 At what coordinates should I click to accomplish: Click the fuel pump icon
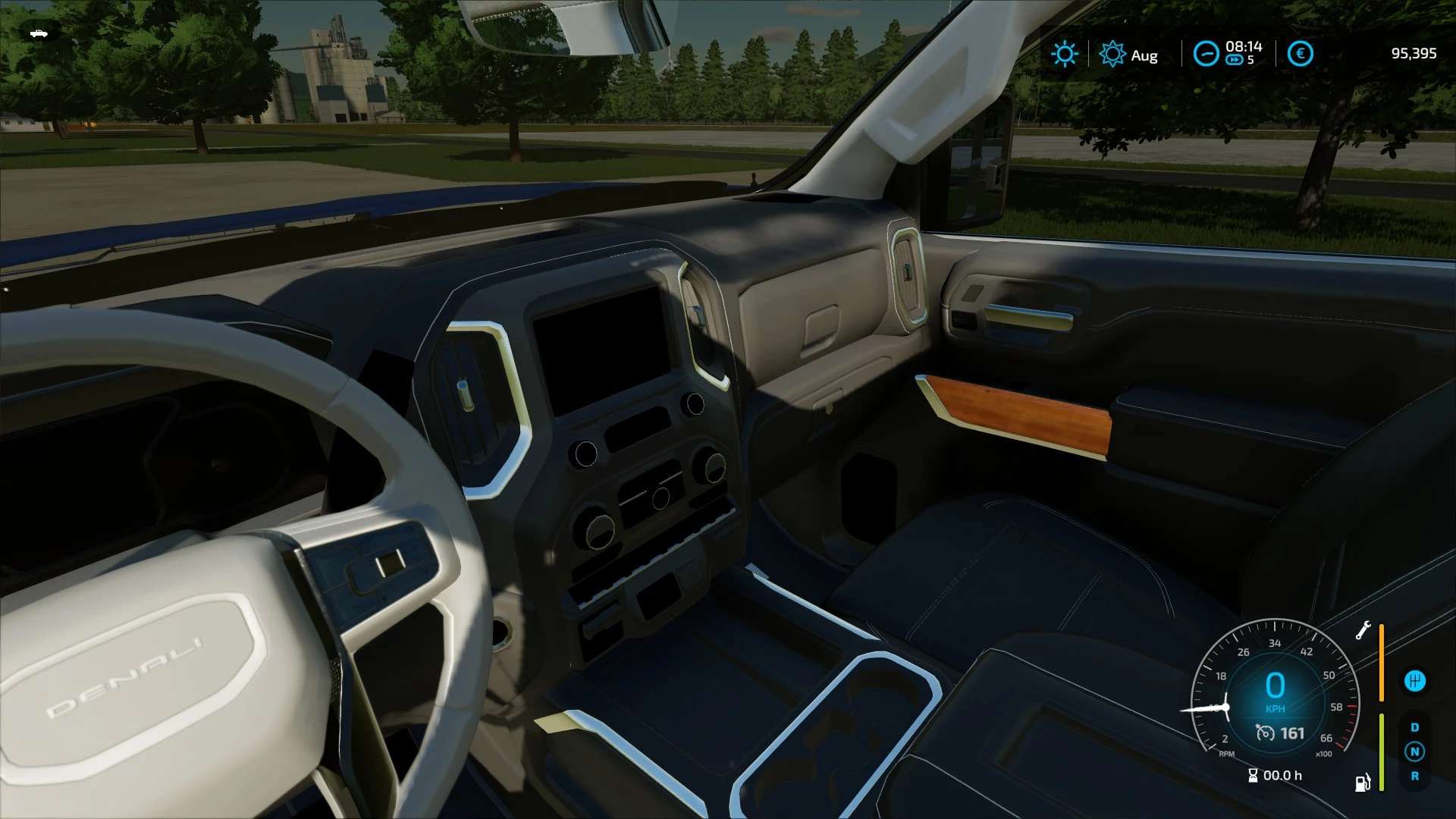click(1363, 782)
